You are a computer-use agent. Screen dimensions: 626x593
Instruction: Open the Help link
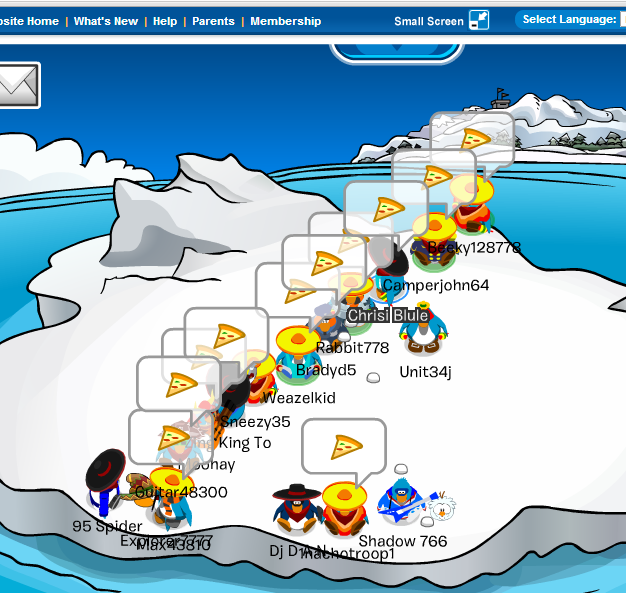point(165,21)
